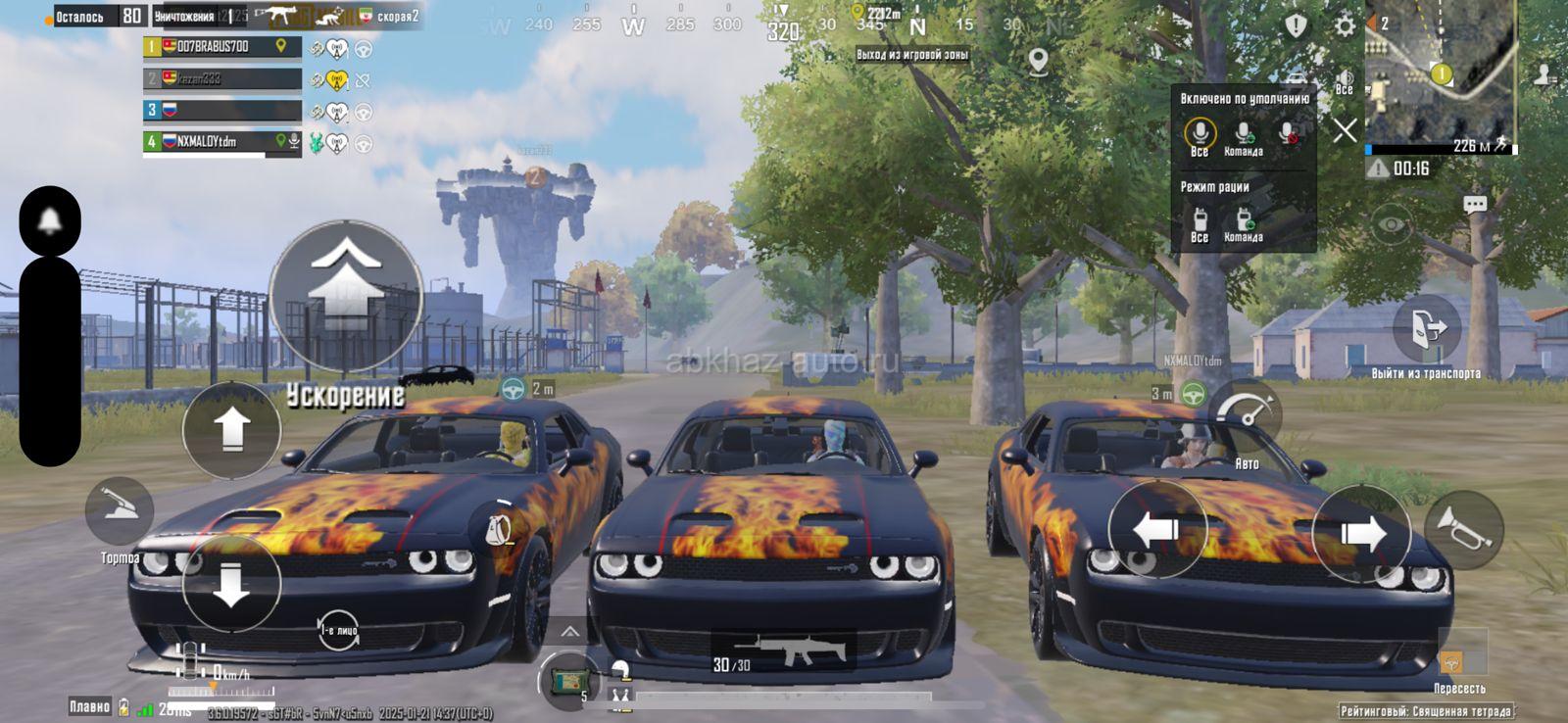Image resolution: width=1568 pixels, height=723 pixels.
Task: Apply the Тормоз handbrake
Action: [120, 511]
